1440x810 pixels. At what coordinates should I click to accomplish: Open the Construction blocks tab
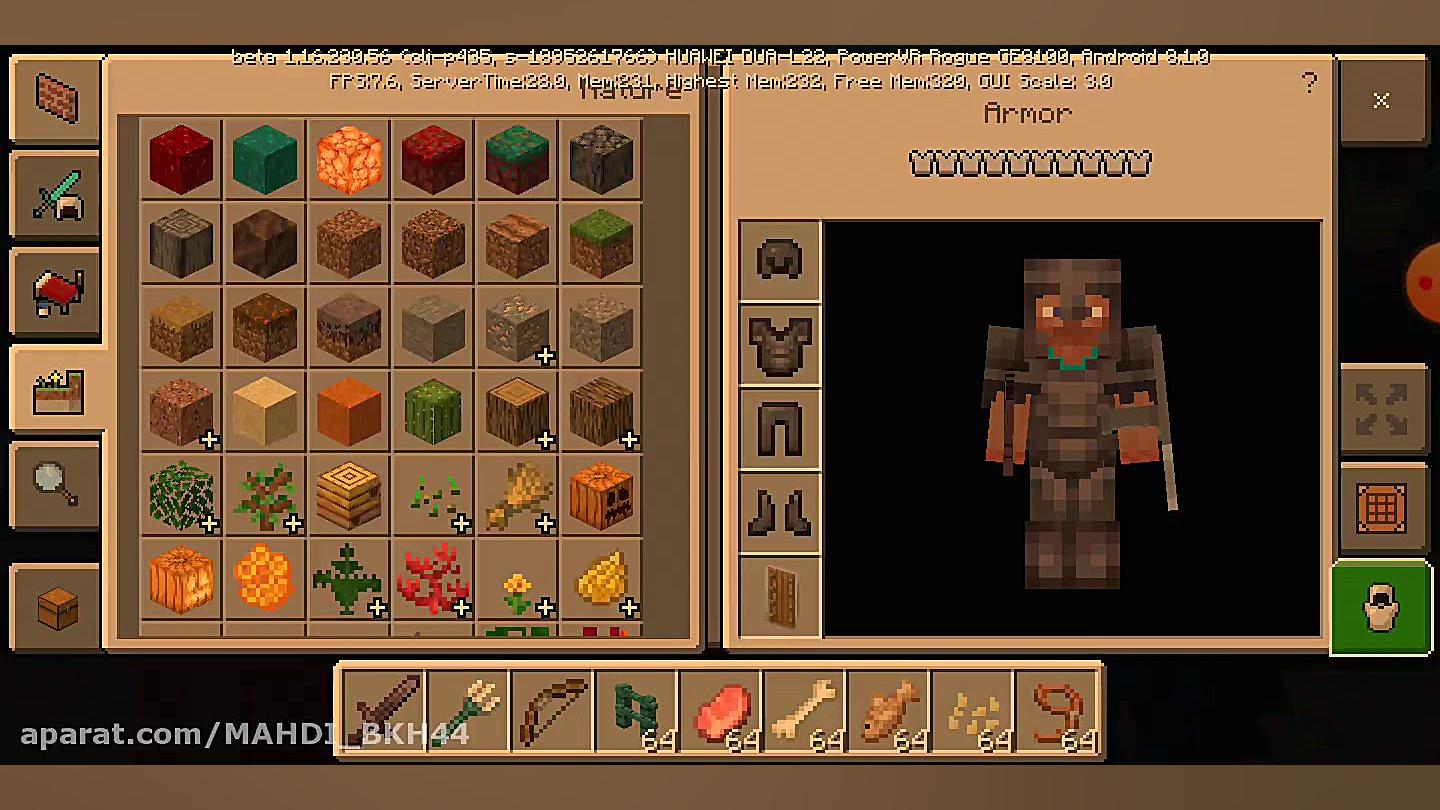56,98
